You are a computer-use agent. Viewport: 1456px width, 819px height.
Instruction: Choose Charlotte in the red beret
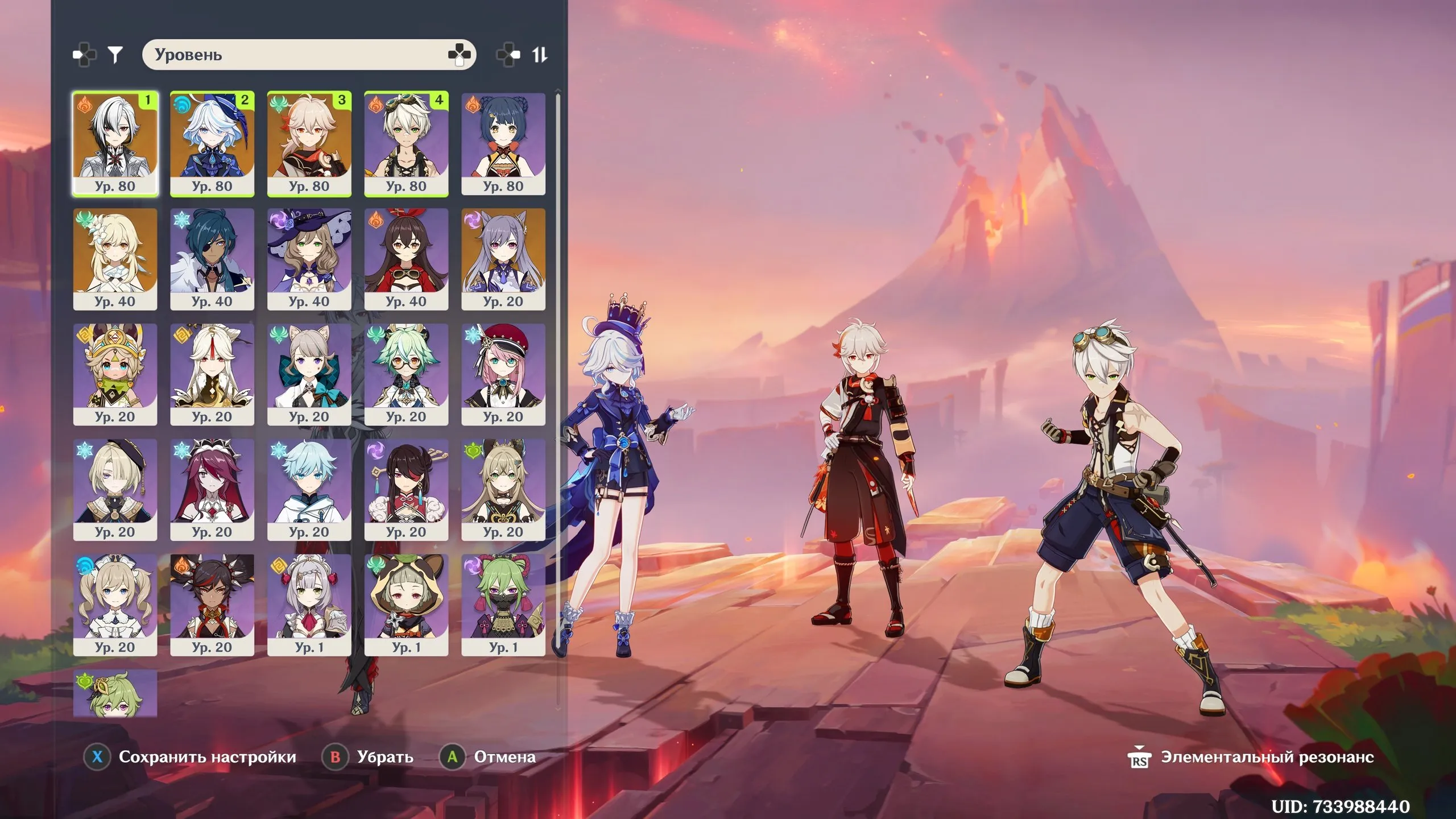pos(503,375)
